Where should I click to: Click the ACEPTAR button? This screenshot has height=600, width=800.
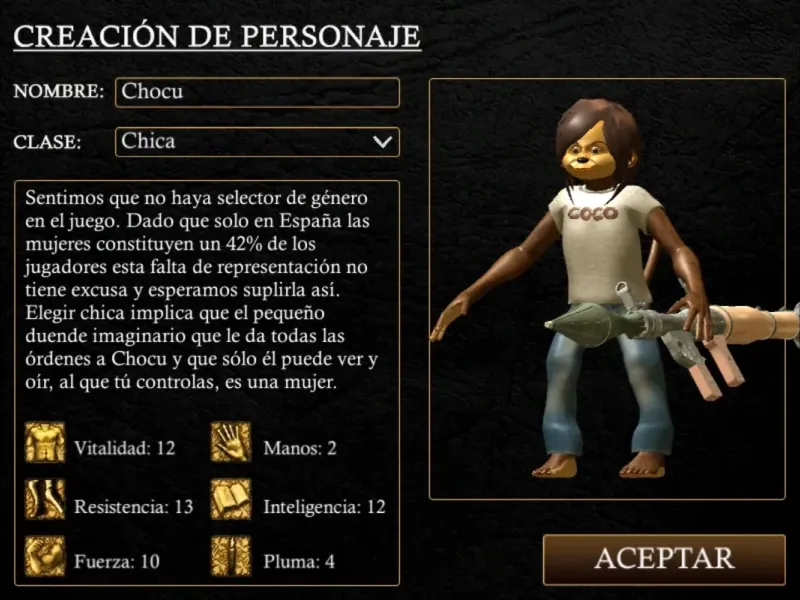[664, 558]
